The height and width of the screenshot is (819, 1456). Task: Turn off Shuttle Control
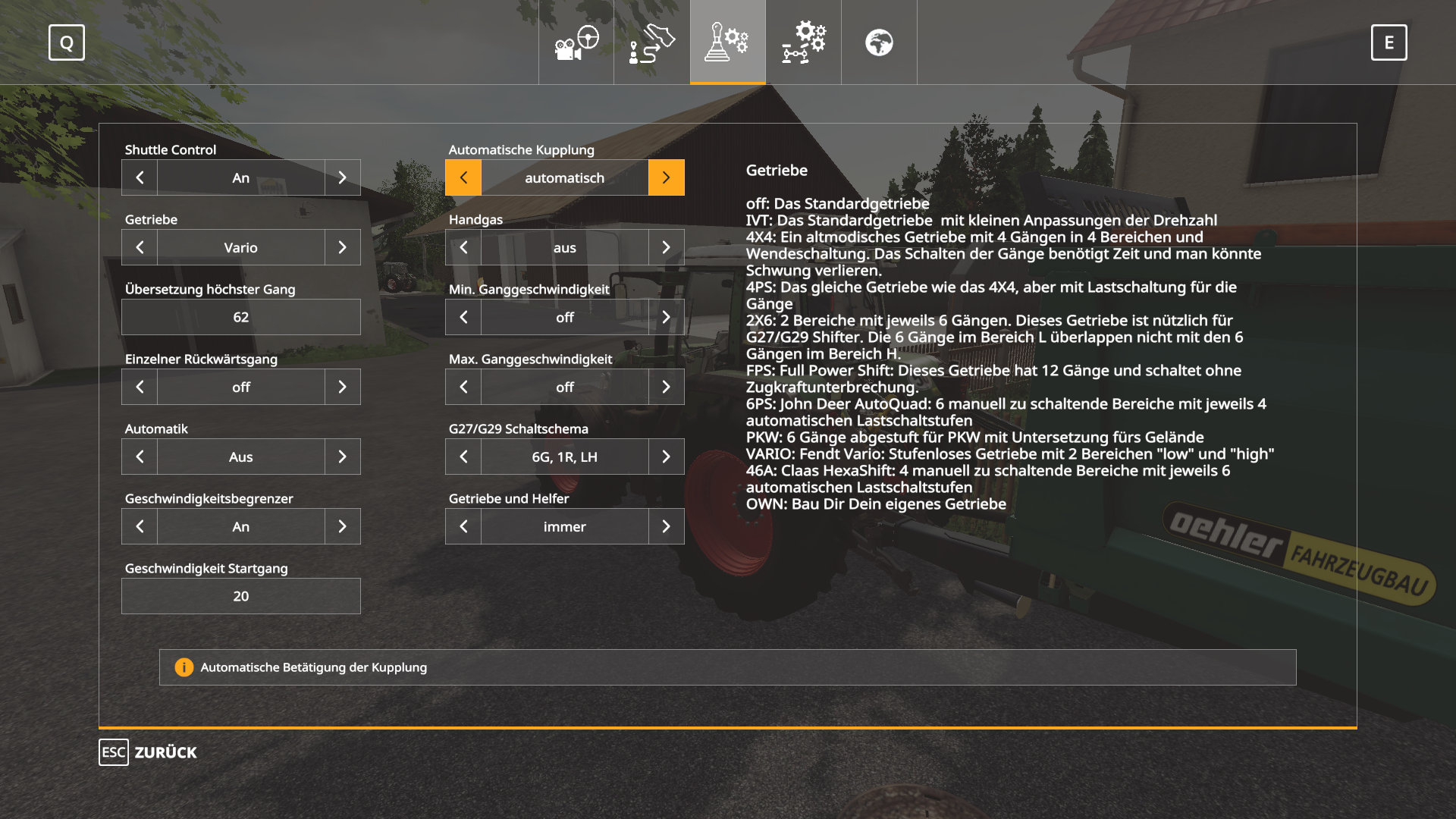click(140, 177)
